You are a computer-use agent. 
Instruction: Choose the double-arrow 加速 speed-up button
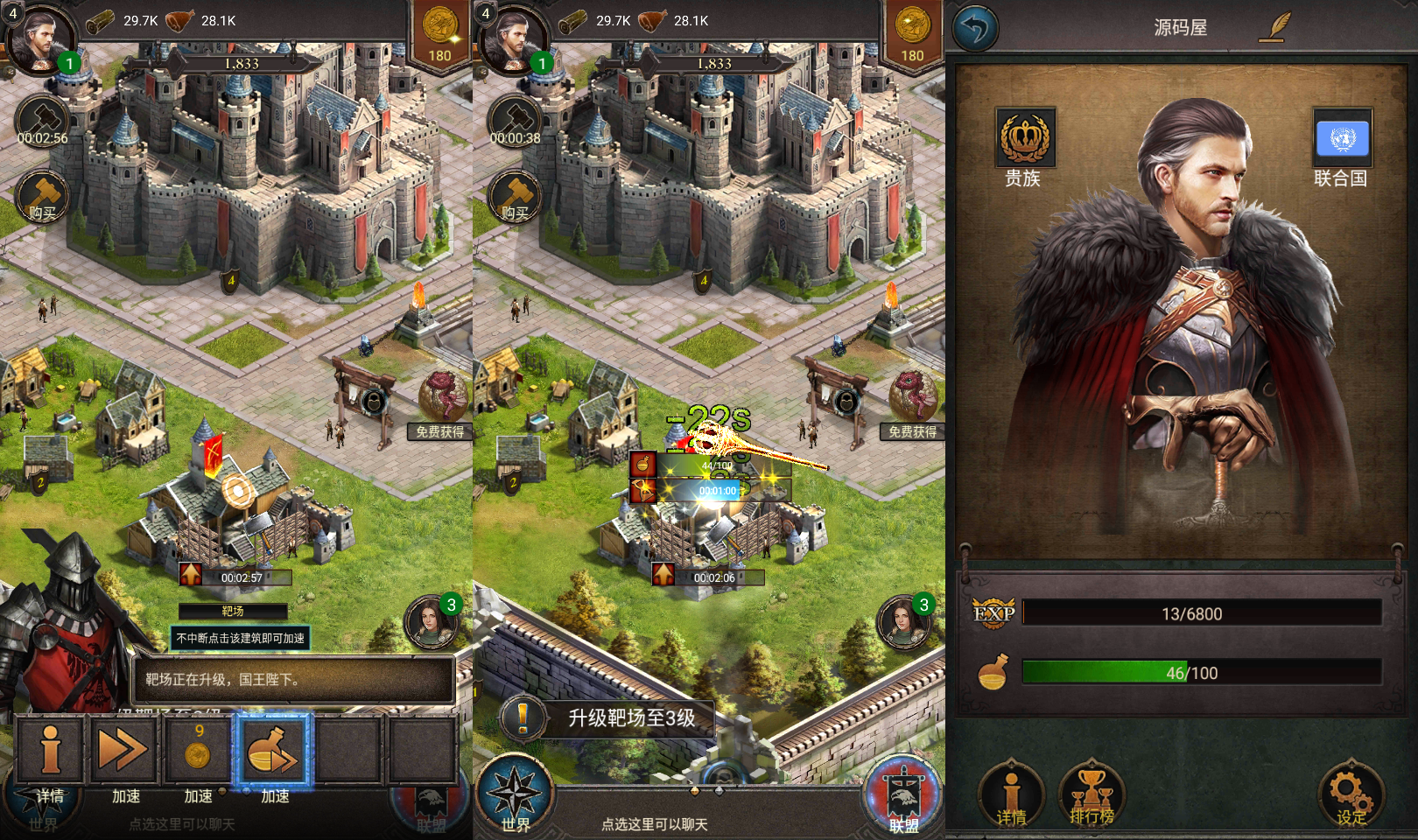tap(123, 750)
